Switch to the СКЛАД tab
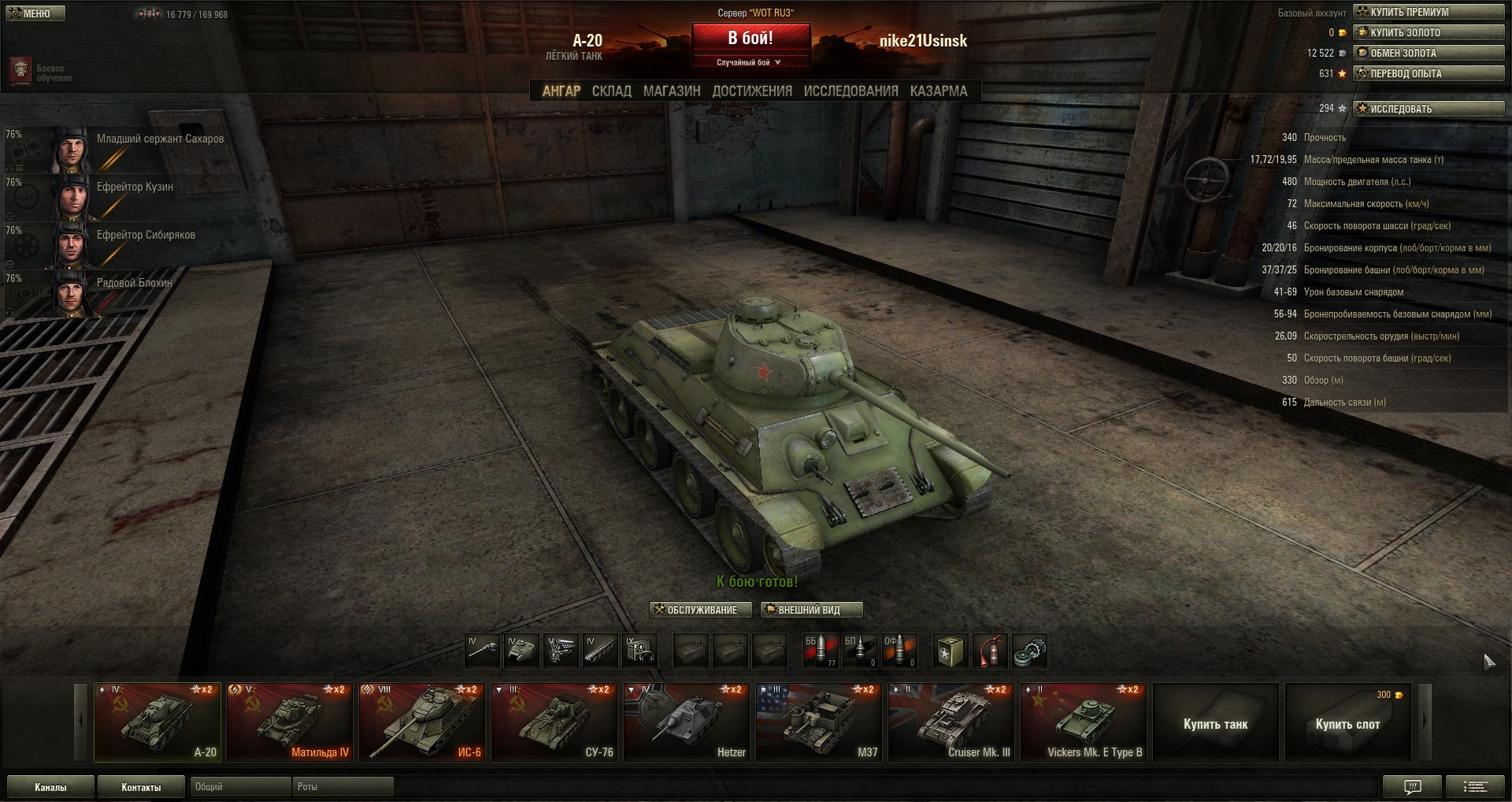 tap(611, 91)
